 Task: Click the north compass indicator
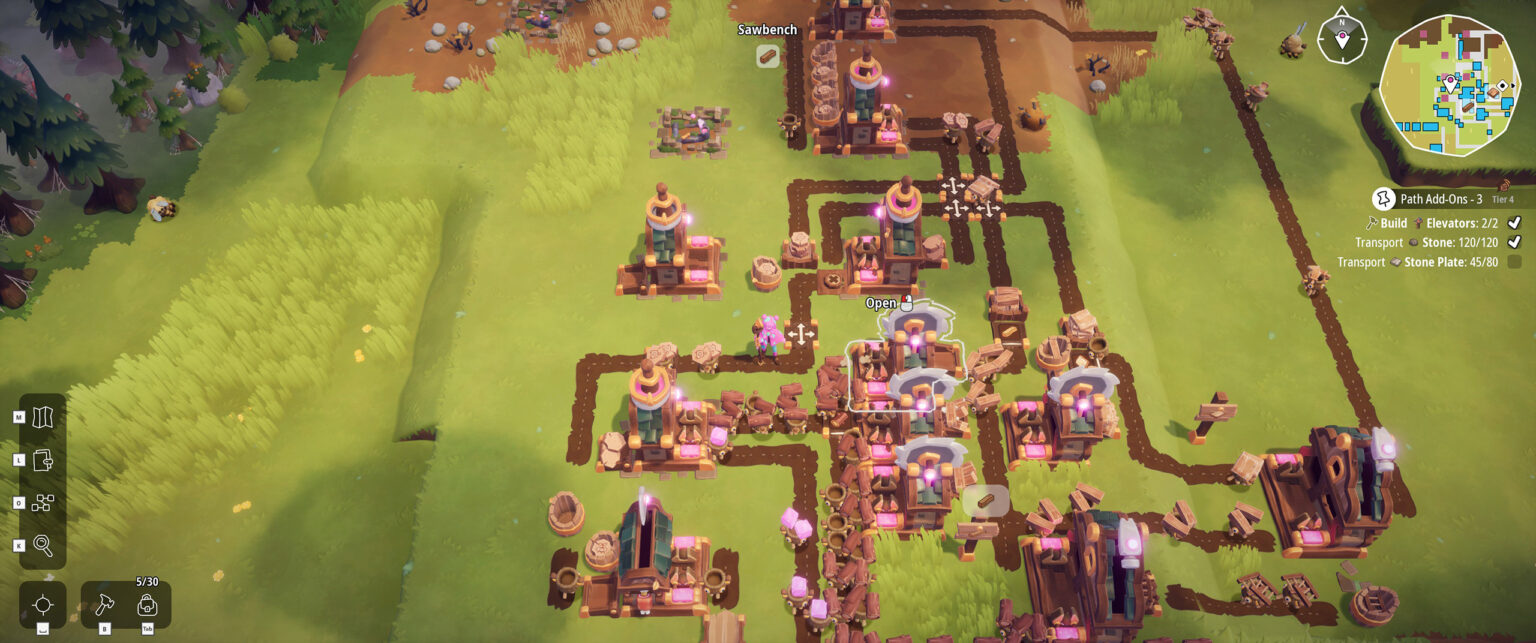pyautogui.click(x=1341, y=38)
